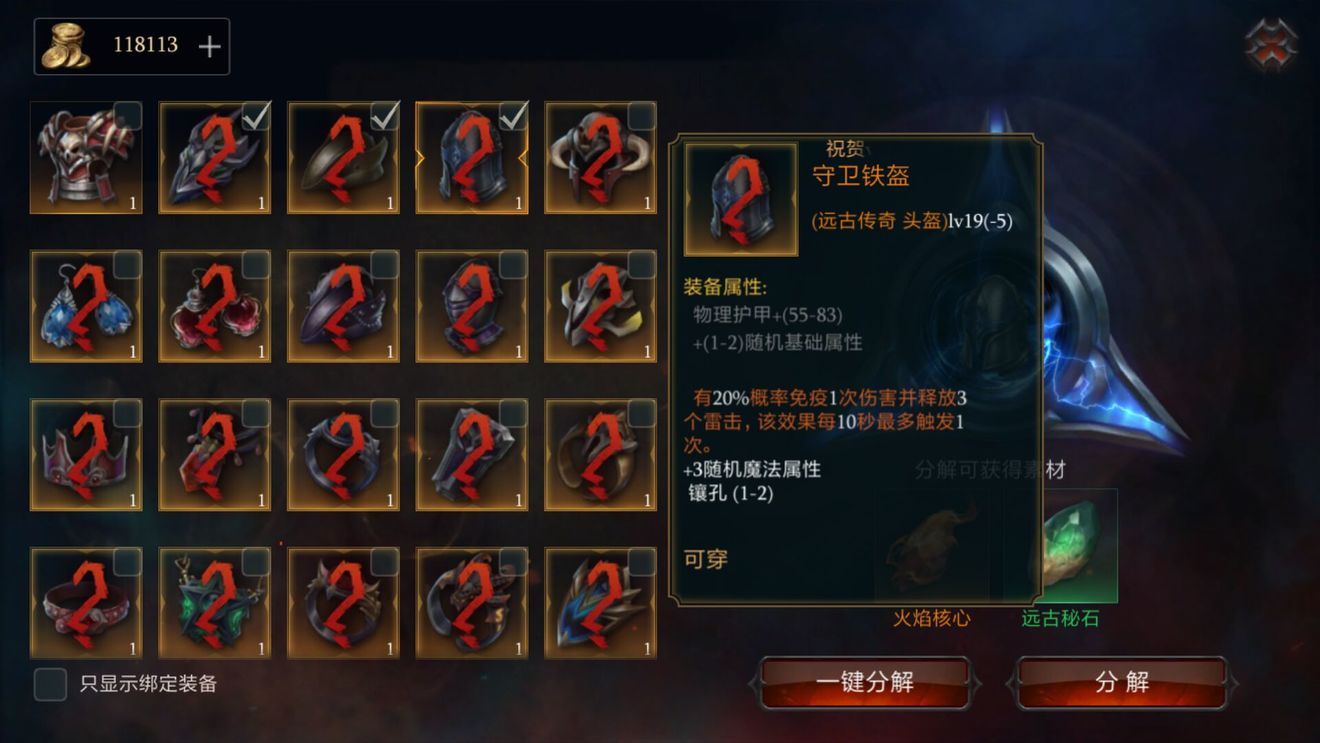
Task: Select the pink jeweled crown slot
Action: tap(86, 455)
